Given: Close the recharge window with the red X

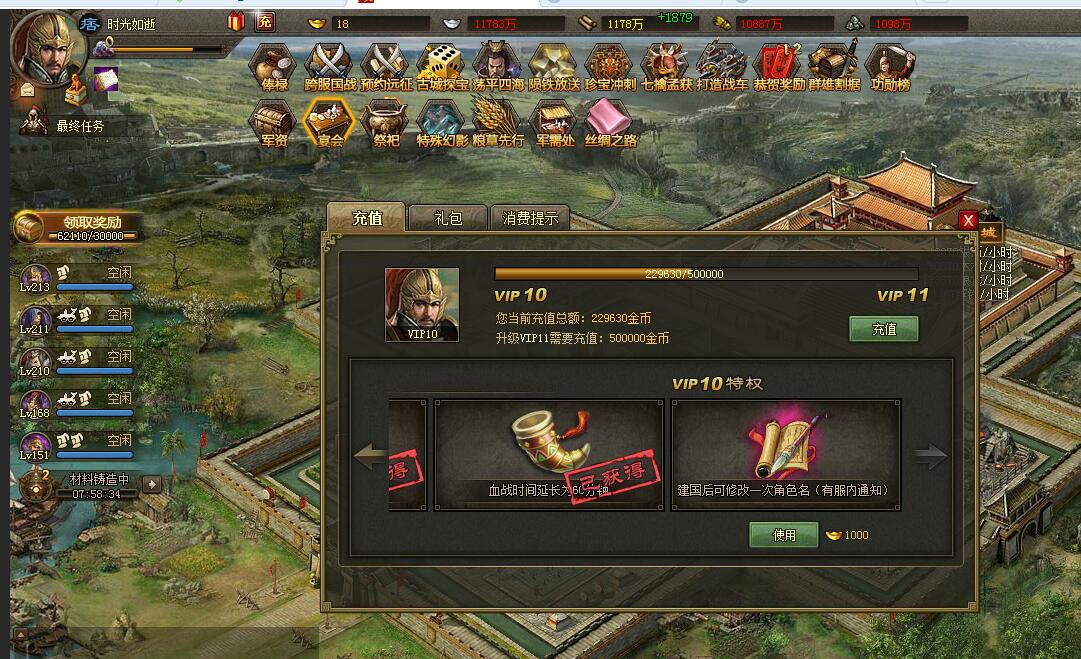Looking at the screenshot, I should (967, 220).
